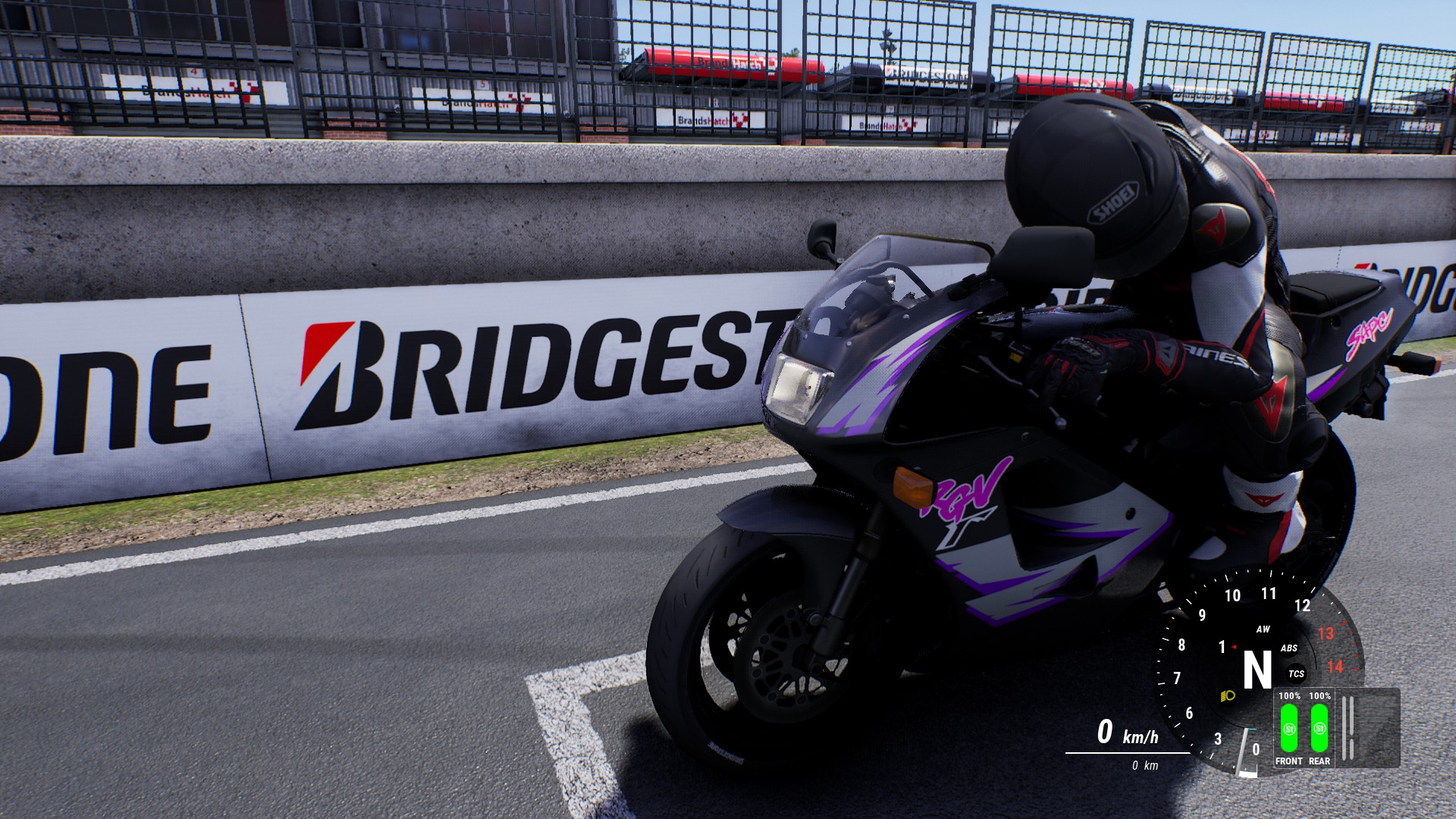Click the TCS traction control indicator

(x=1296, y=673)
